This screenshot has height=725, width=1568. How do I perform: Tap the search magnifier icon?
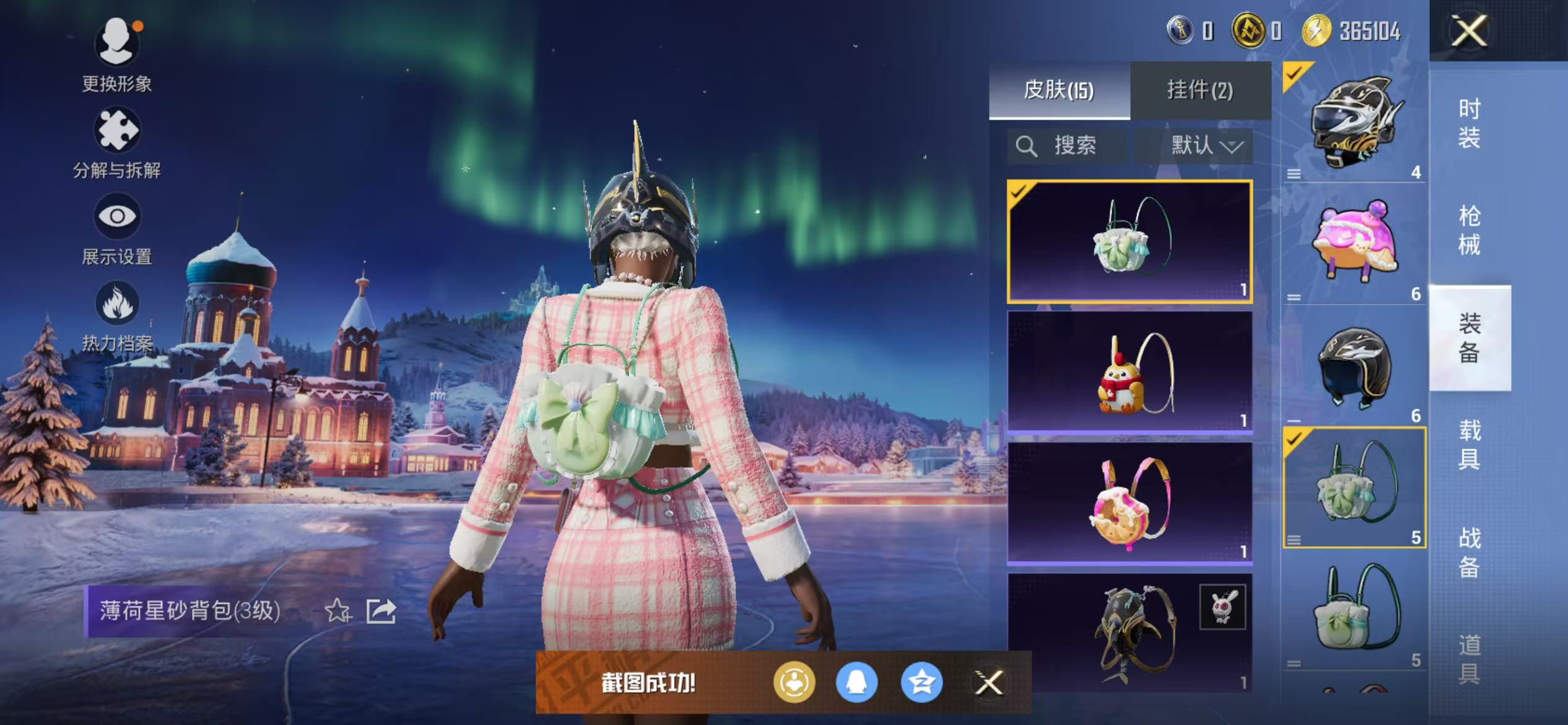(x=1027, y=146)
